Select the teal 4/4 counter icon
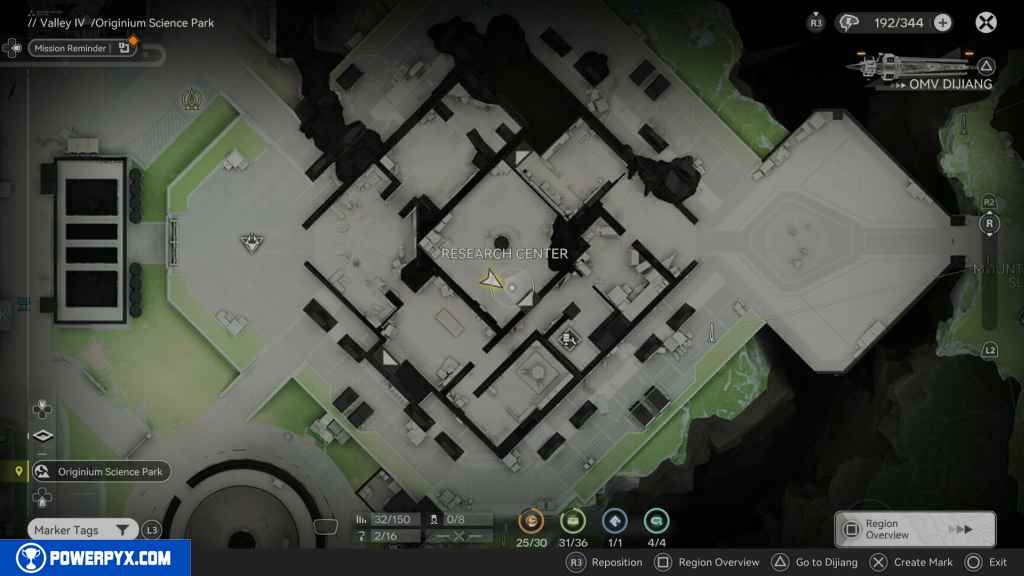Image resolution: width=1024 pixels, height=576 pixels. pos(657,520)
